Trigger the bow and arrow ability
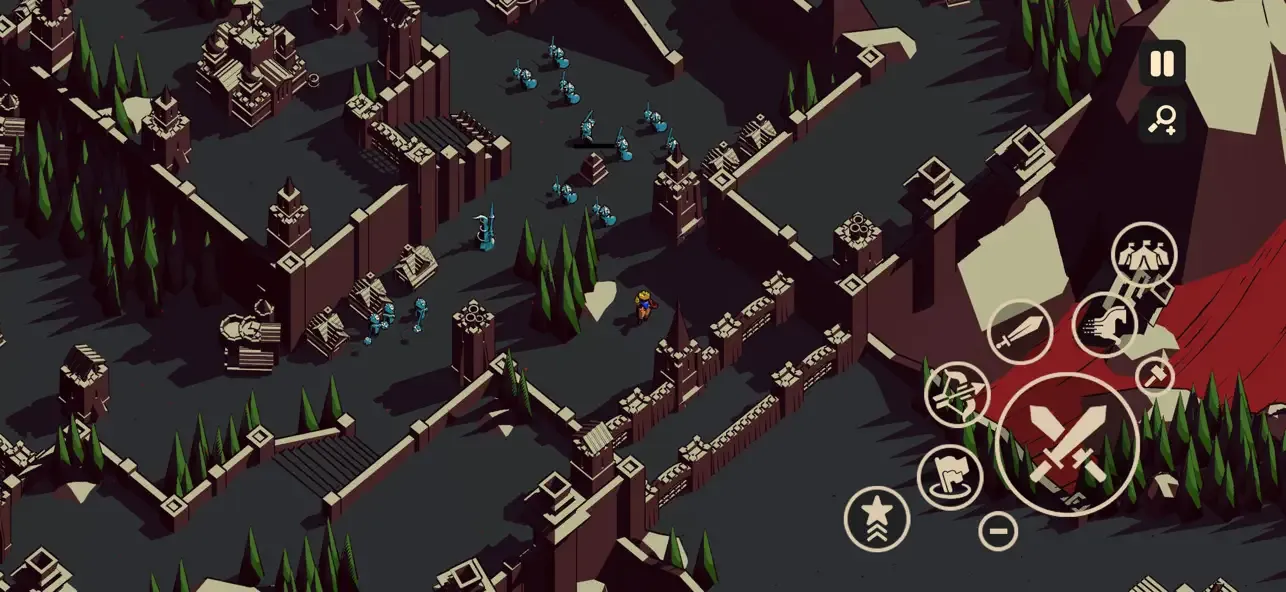Screen dimensions: 1286x592 pos(956,394)
